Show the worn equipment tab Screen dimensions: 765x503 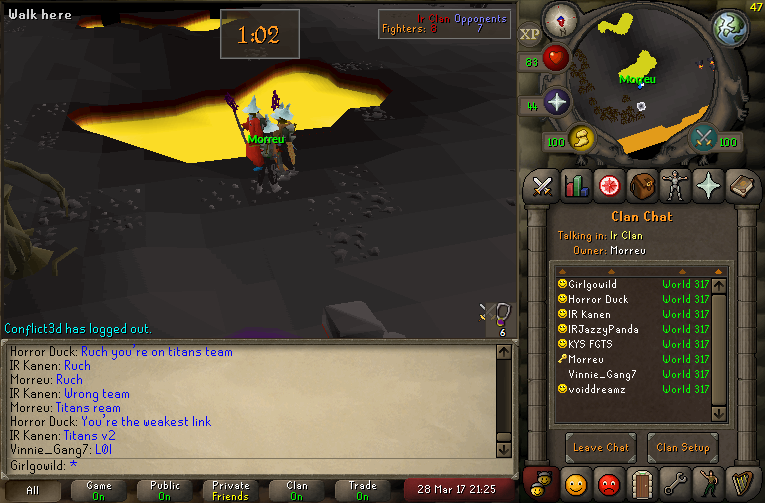coord(674,185)
